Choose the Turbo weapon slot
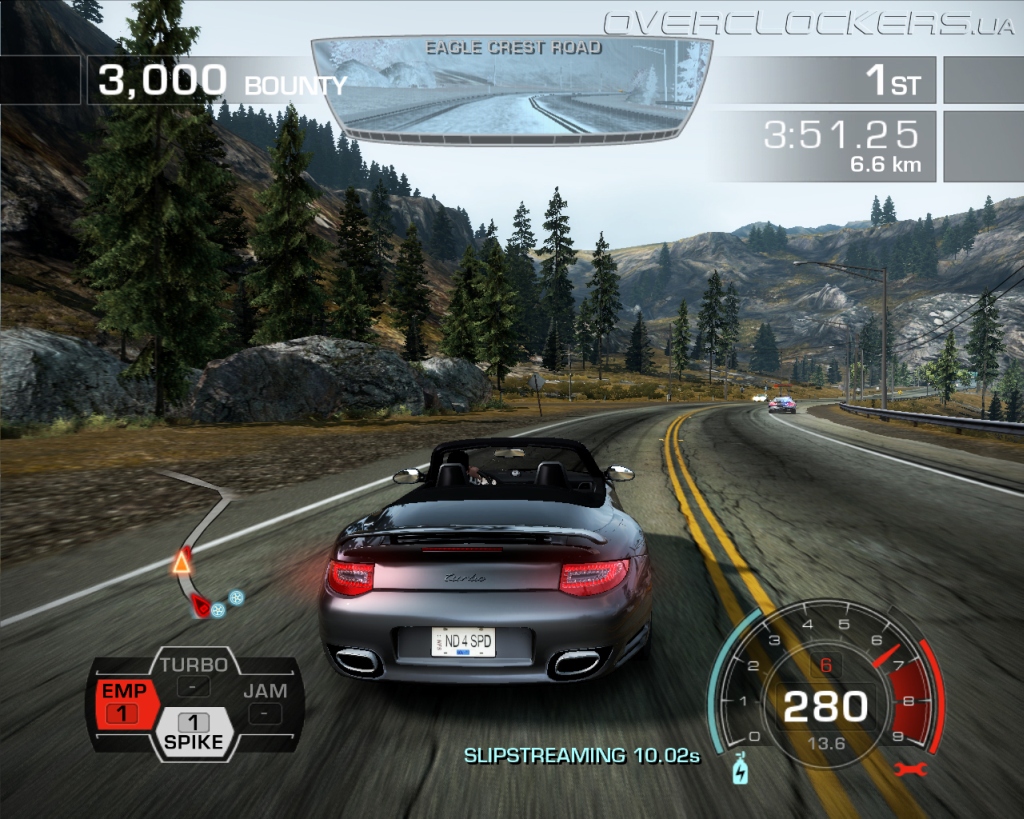The width and height of the screenshot is (1024, 819). pos(194,675)
